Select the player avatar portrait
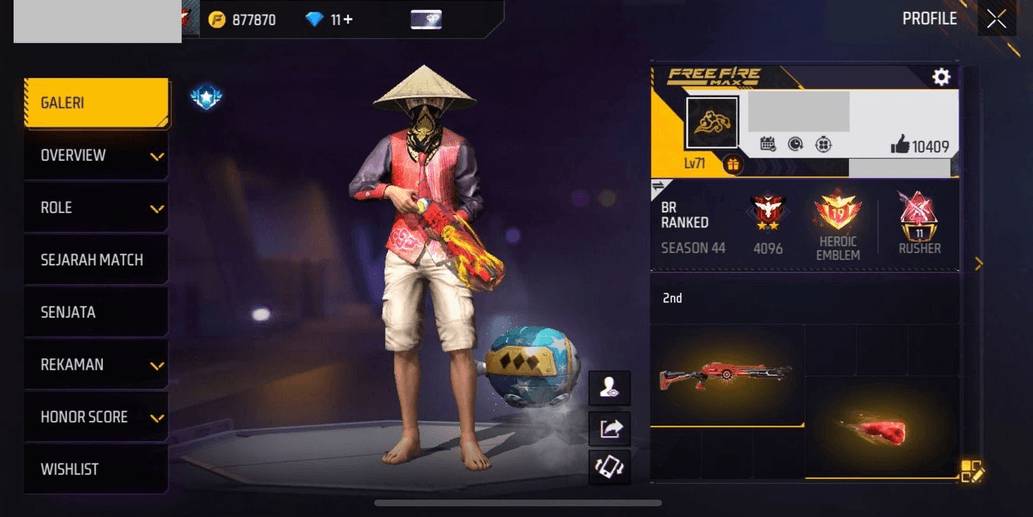 tap(712, 123)
